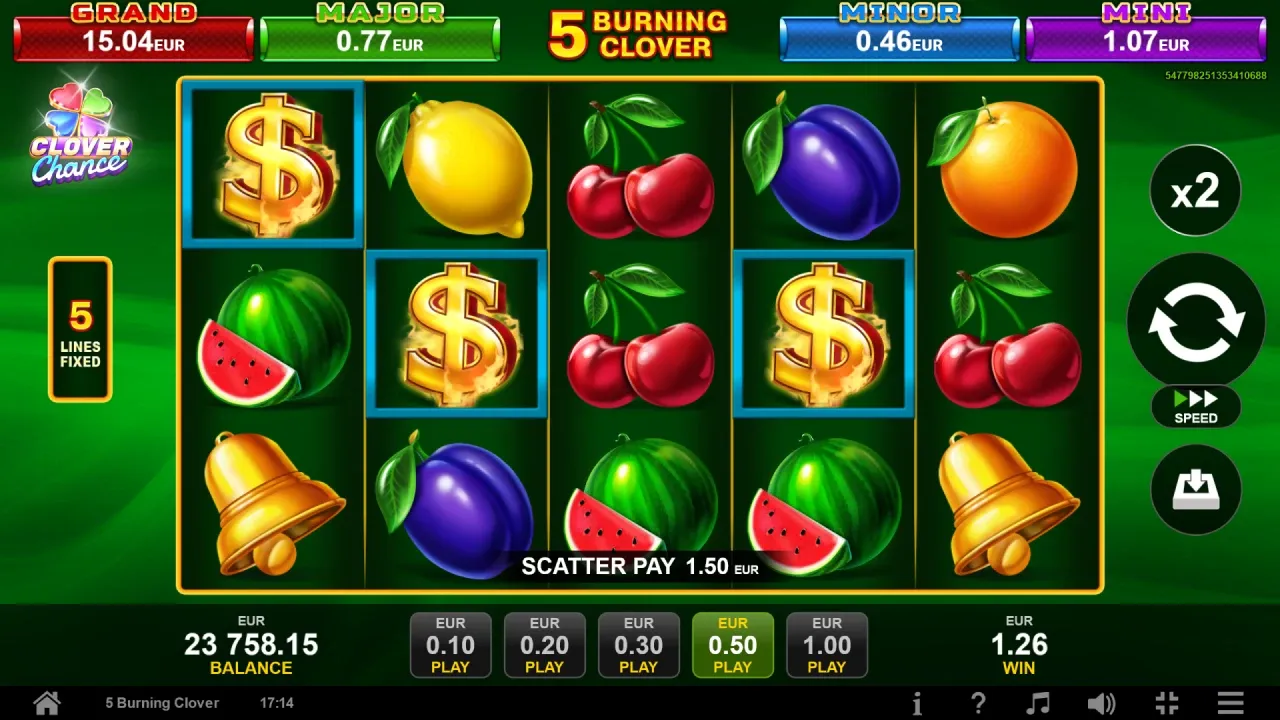Show help with the question mark icon
The width and height of the screenshot is (1280, 720).
[978, 703]
